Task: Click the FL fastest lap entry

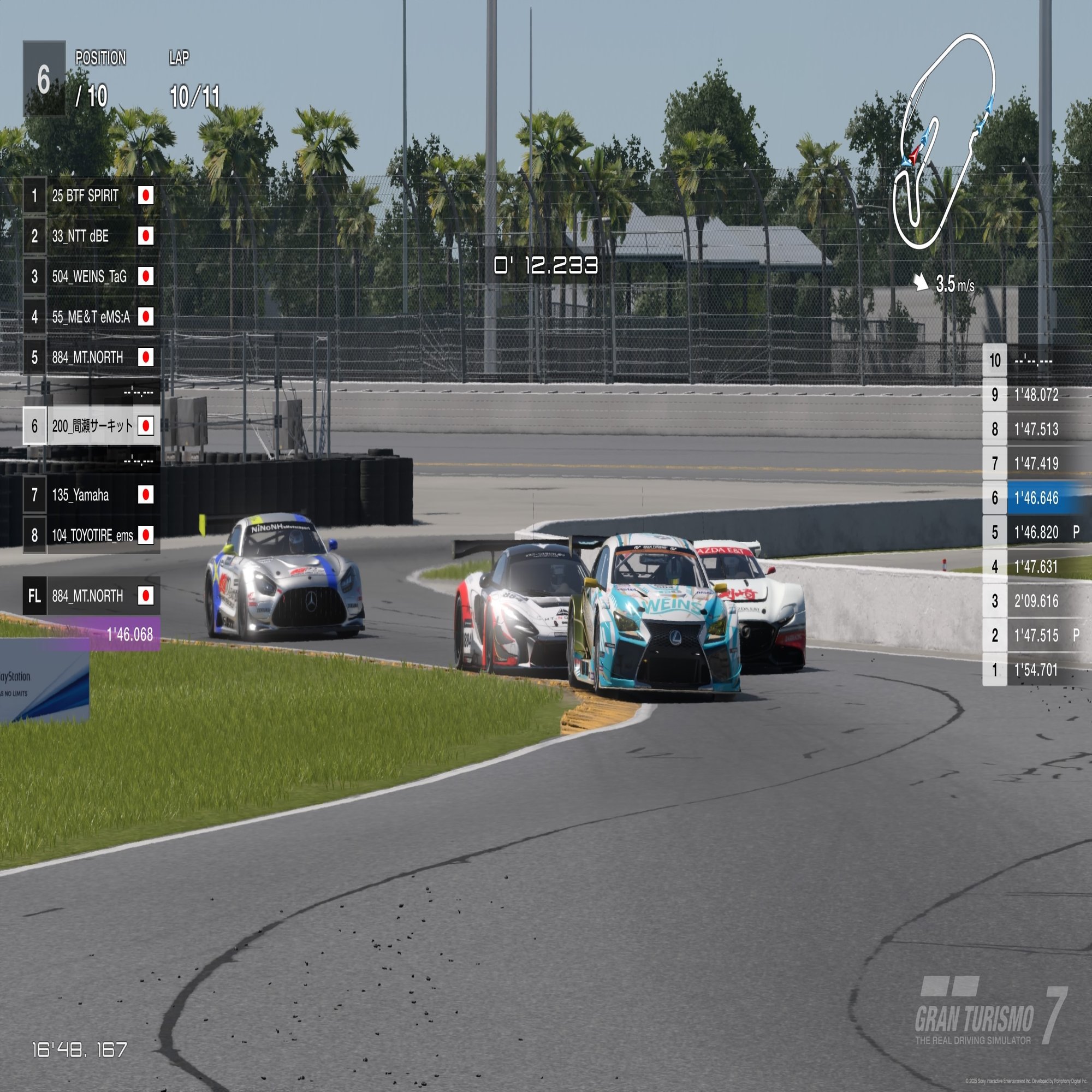Action: click(91, 596)
